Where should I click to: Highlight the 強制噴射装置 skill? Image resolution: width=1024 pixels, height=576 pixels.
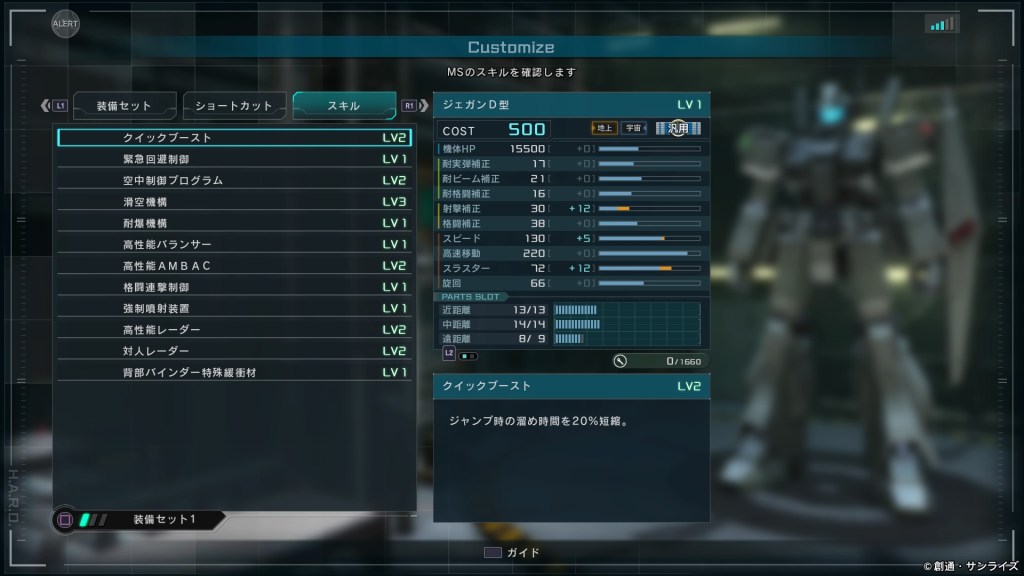[235, 309]
